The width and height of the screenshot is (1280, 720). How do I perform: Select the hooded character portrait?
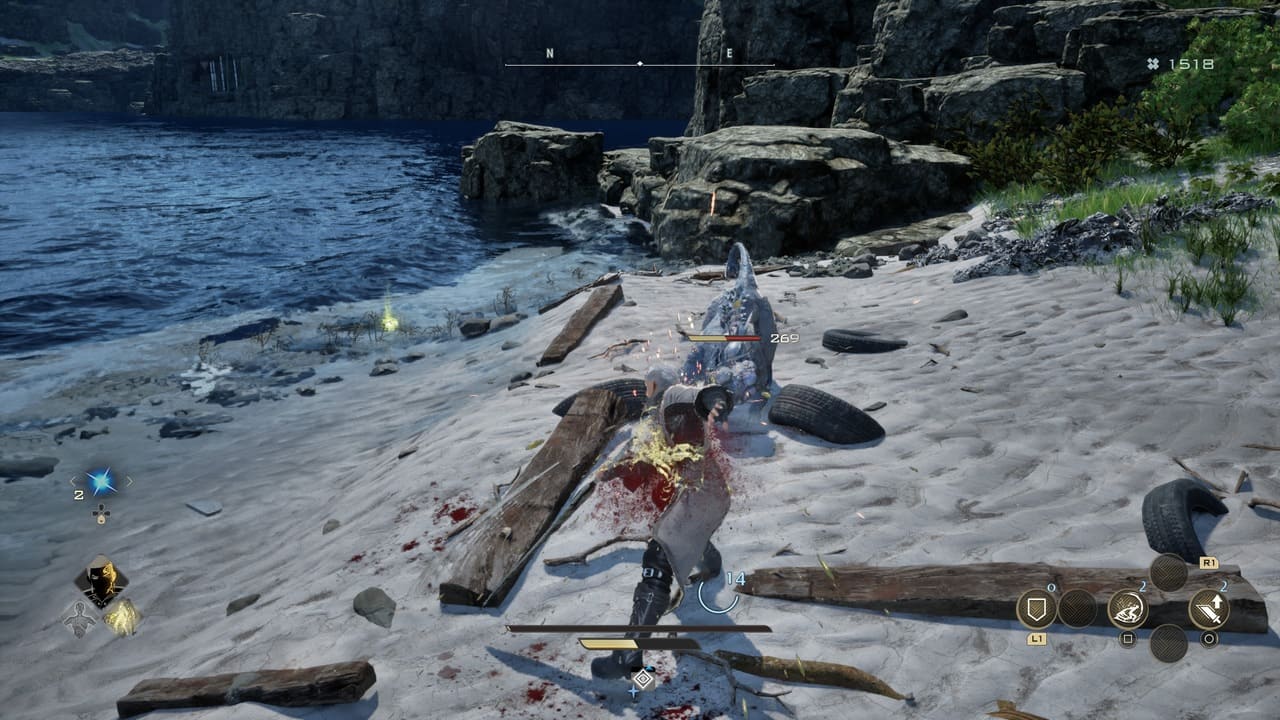click(102, 579)
